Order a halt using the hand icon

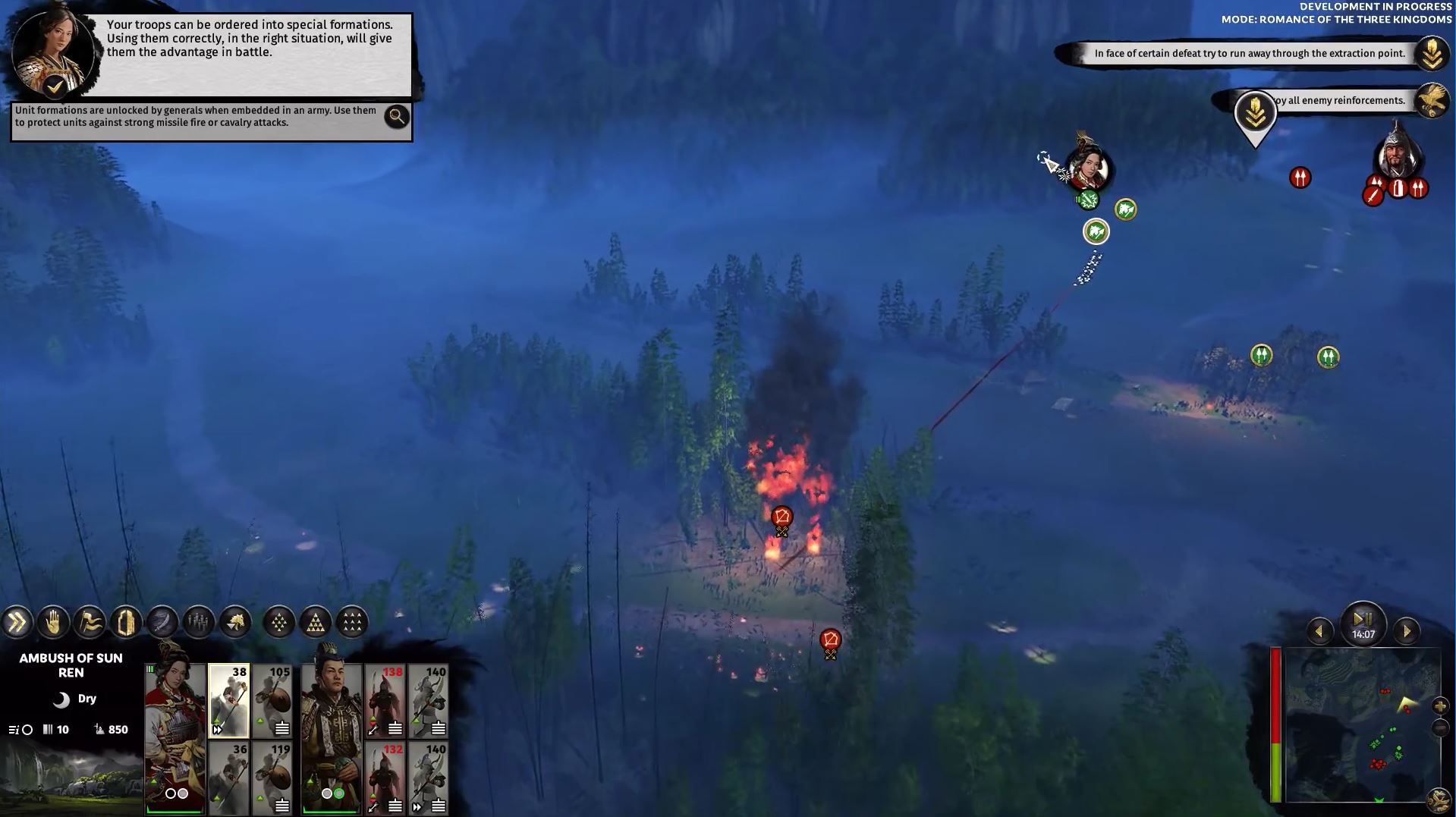coord(53,623)
